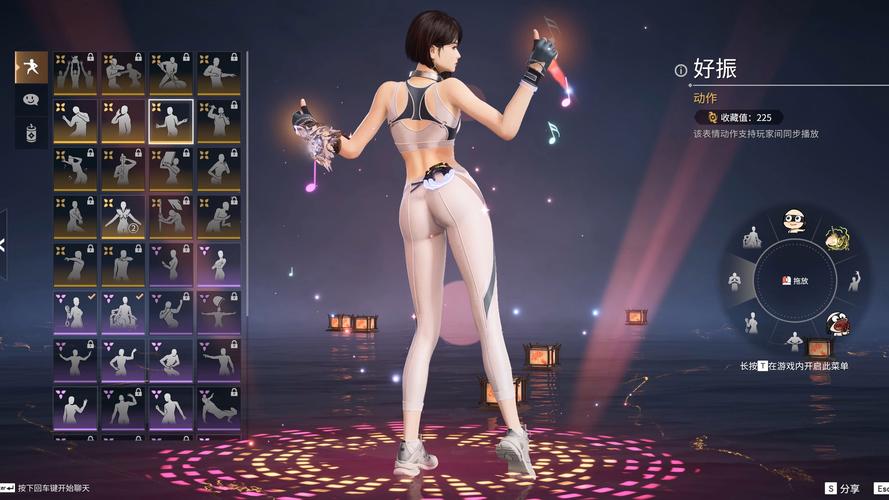Click the 分享 share button
The width and height of the screenshot is (889, 500).
click(842, 489)
